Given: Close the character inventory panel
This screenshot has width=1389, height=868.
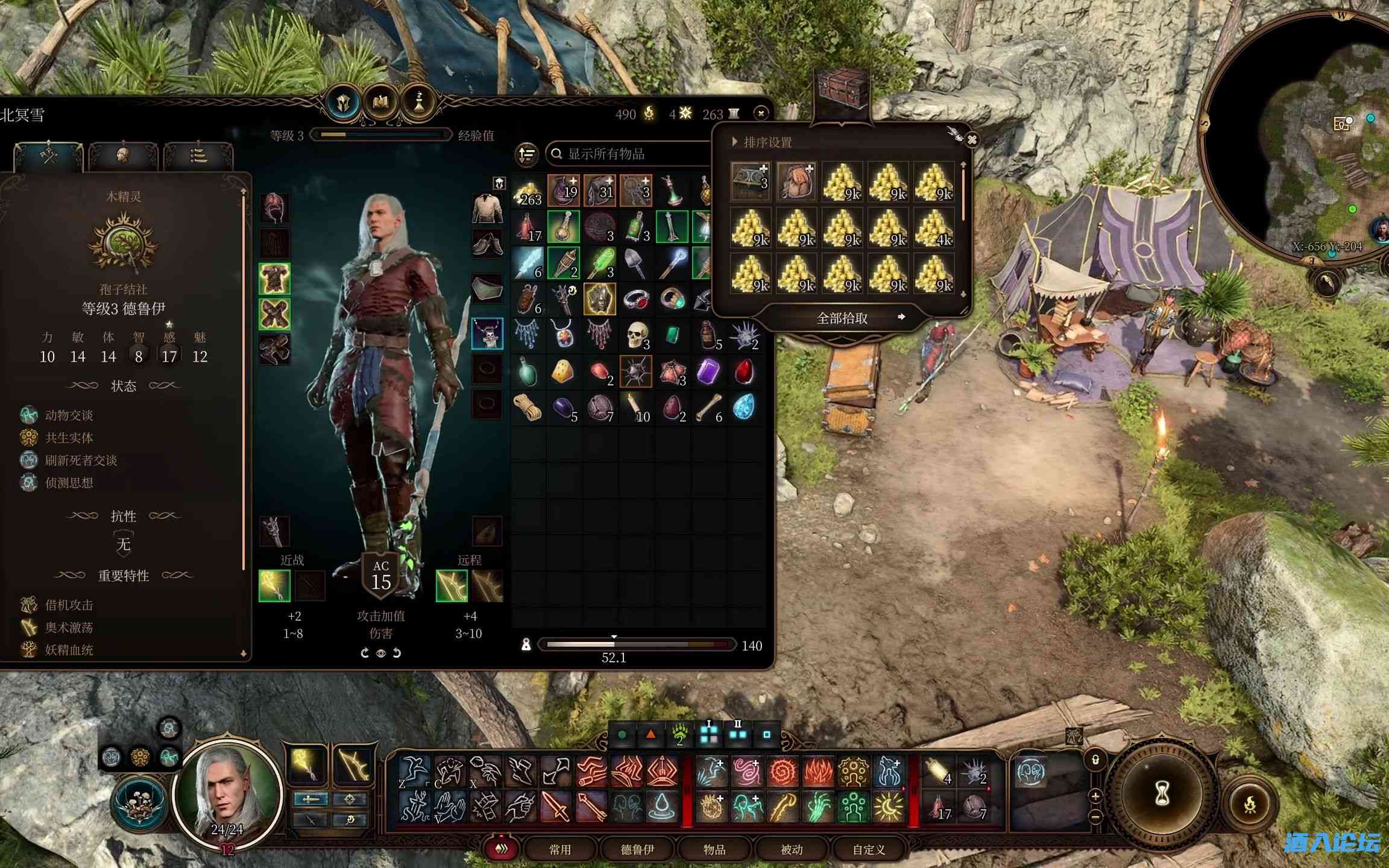Looking at the screenshot, I should coord(761,113).
